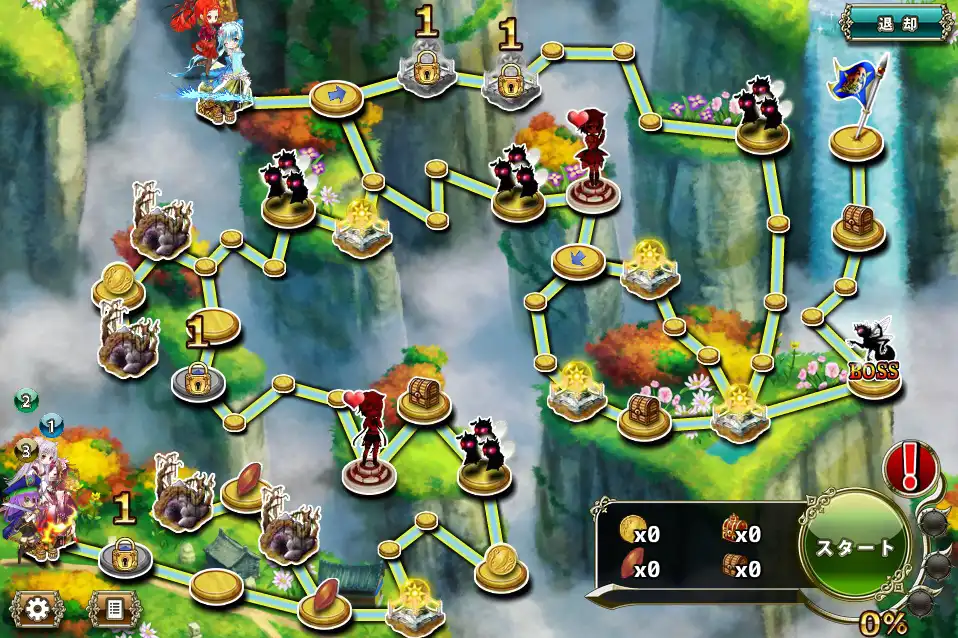This screenshot has height=638, width=958.
Task: Open the gear settings menu
Action: [38, 608]
